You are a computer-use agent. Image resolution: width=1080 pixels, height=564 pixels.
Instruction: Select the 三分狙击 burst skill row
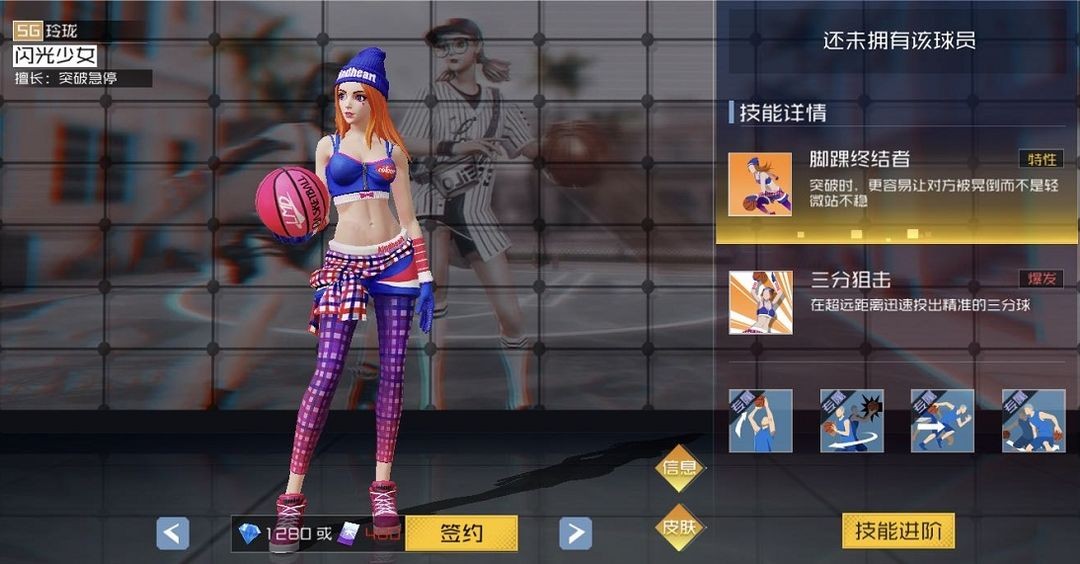(x=896, y=301)
